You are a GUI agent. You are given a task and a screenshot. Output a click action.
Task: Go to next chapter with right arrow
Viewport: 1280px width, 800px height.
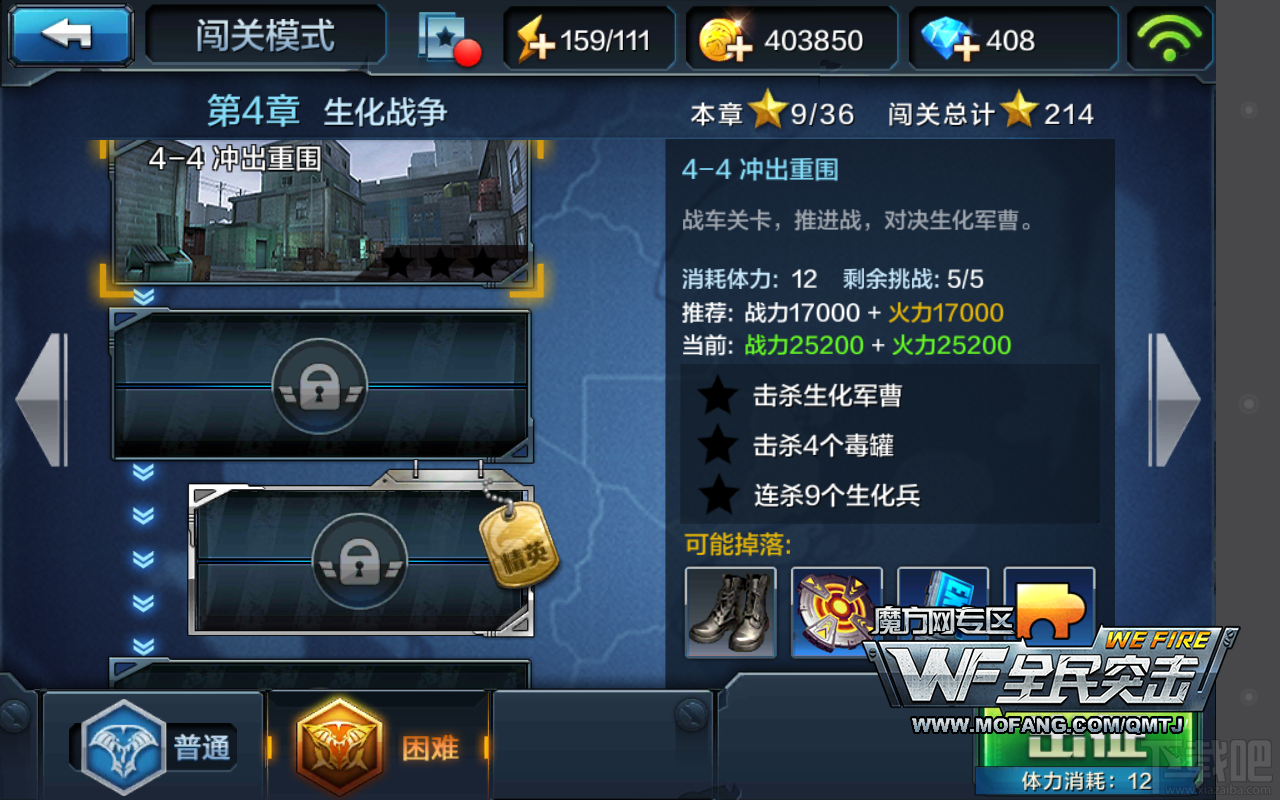(x=1174, y=399)
